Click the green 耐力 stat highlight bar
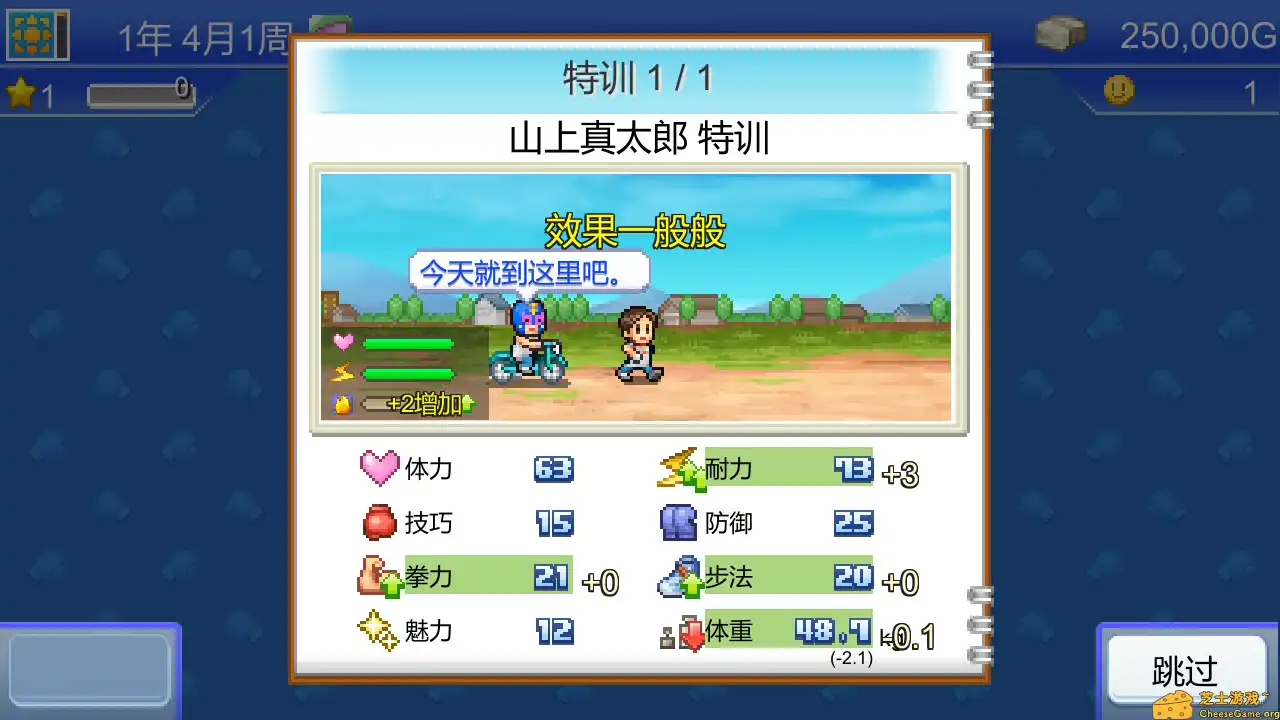Viewport: 1280px width, 720px height. pyautogui.click(x=790, y=468)
